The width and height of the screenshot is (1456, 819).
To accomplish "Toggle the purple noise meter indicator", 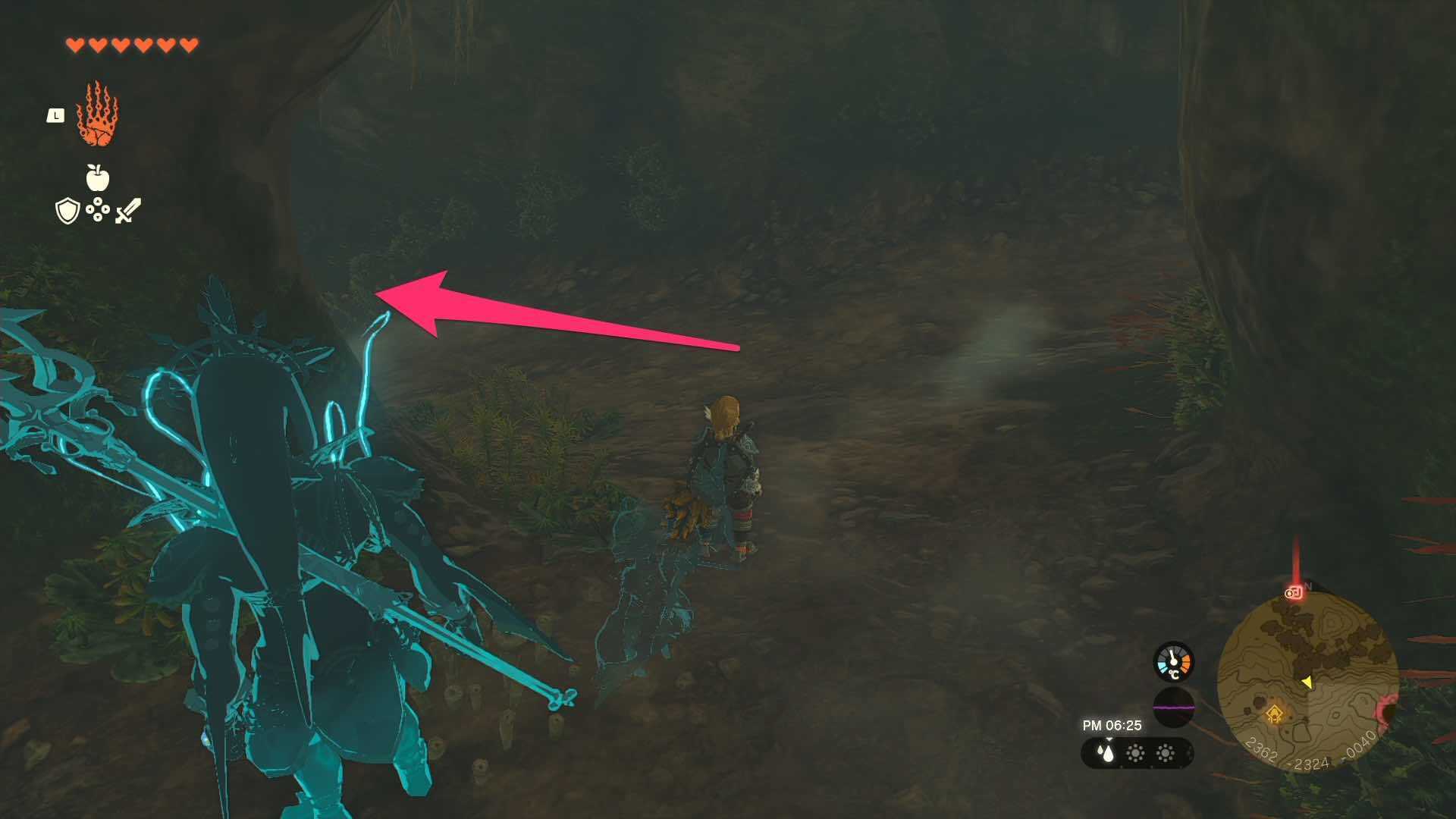I will (x=1174, y=708).
